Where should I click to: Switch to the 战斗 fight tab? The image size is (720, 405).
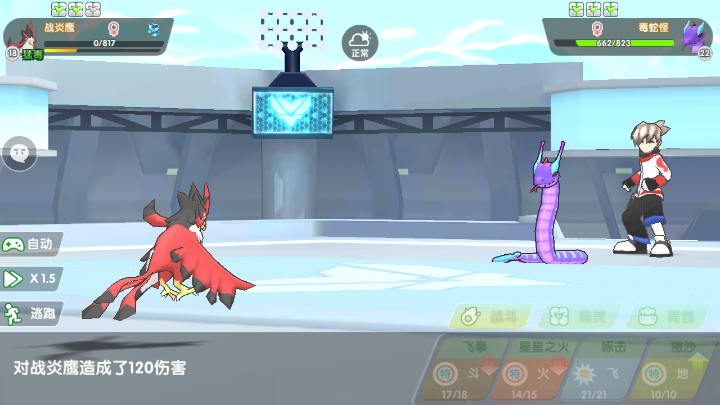pos(491,317)
